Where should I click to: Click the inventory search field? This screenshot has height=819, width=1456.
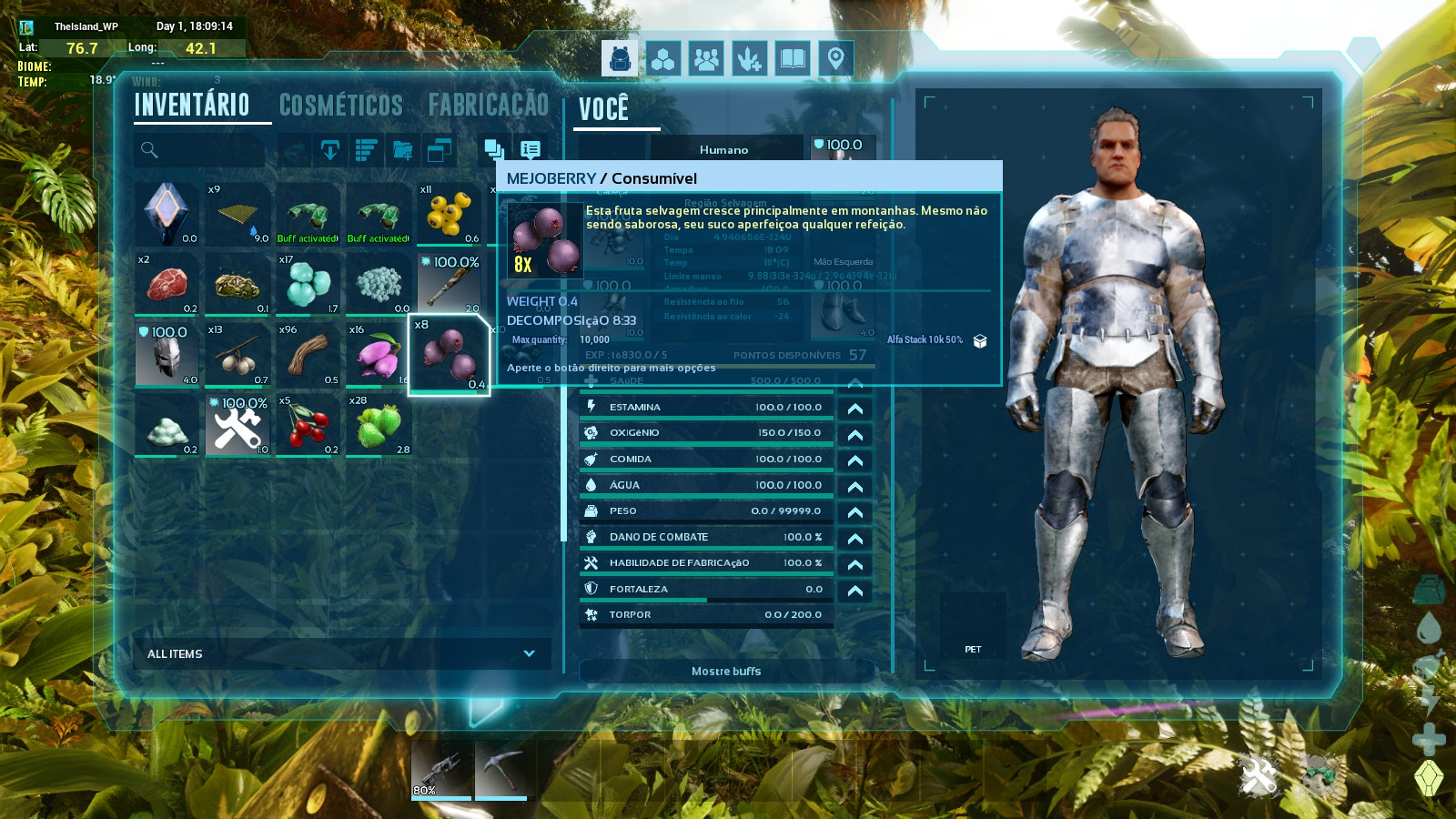point(200,150)
